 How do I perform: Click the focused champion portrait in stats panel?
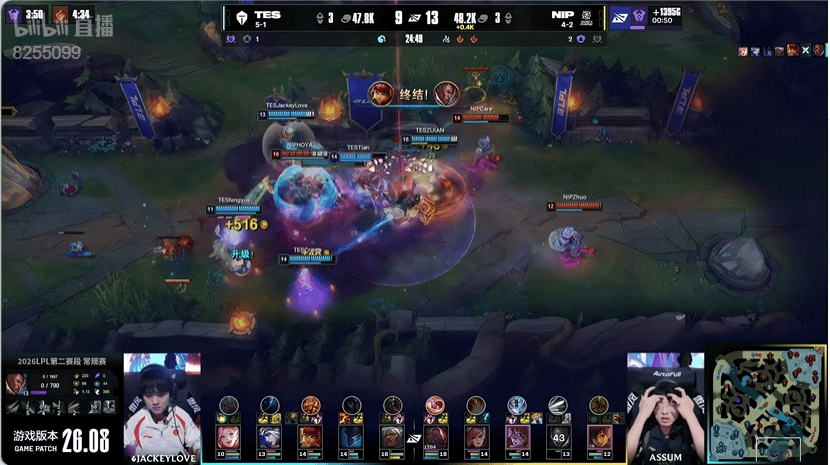(x=15, y=383)
